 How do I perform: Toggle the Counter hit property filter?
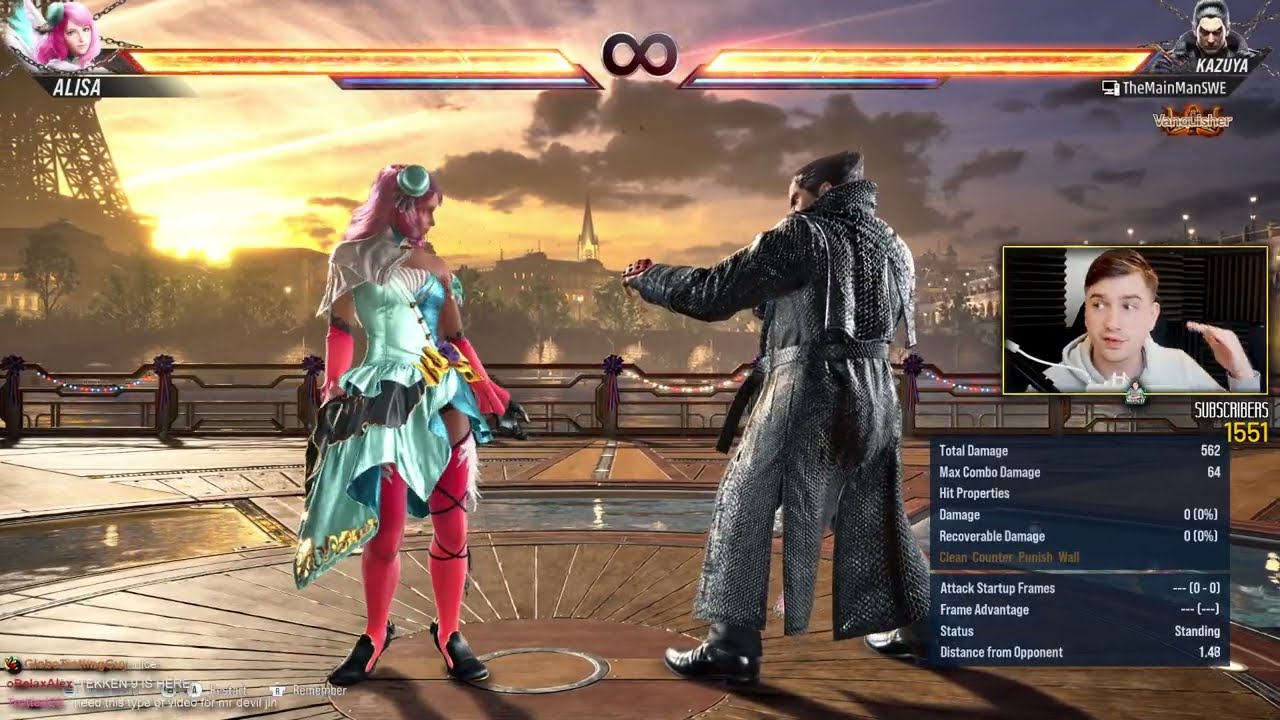click(x=993, y=556)
